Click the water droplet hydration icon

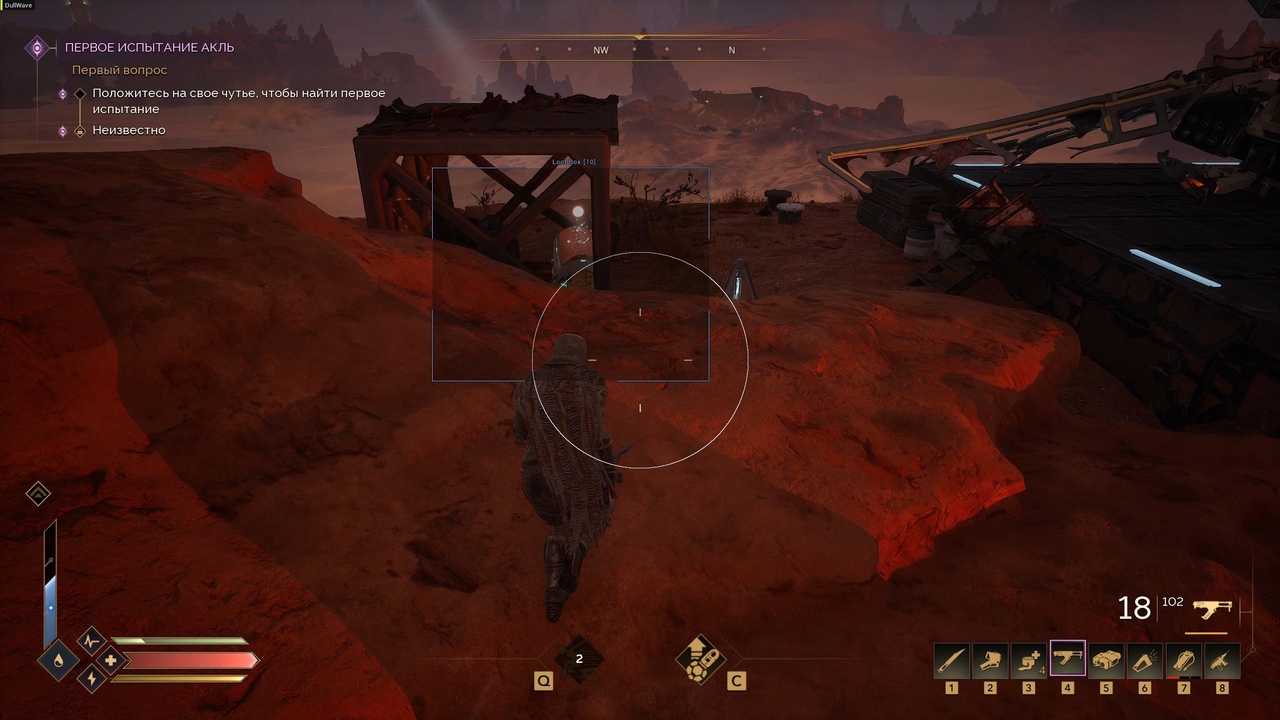pos(58,660)
